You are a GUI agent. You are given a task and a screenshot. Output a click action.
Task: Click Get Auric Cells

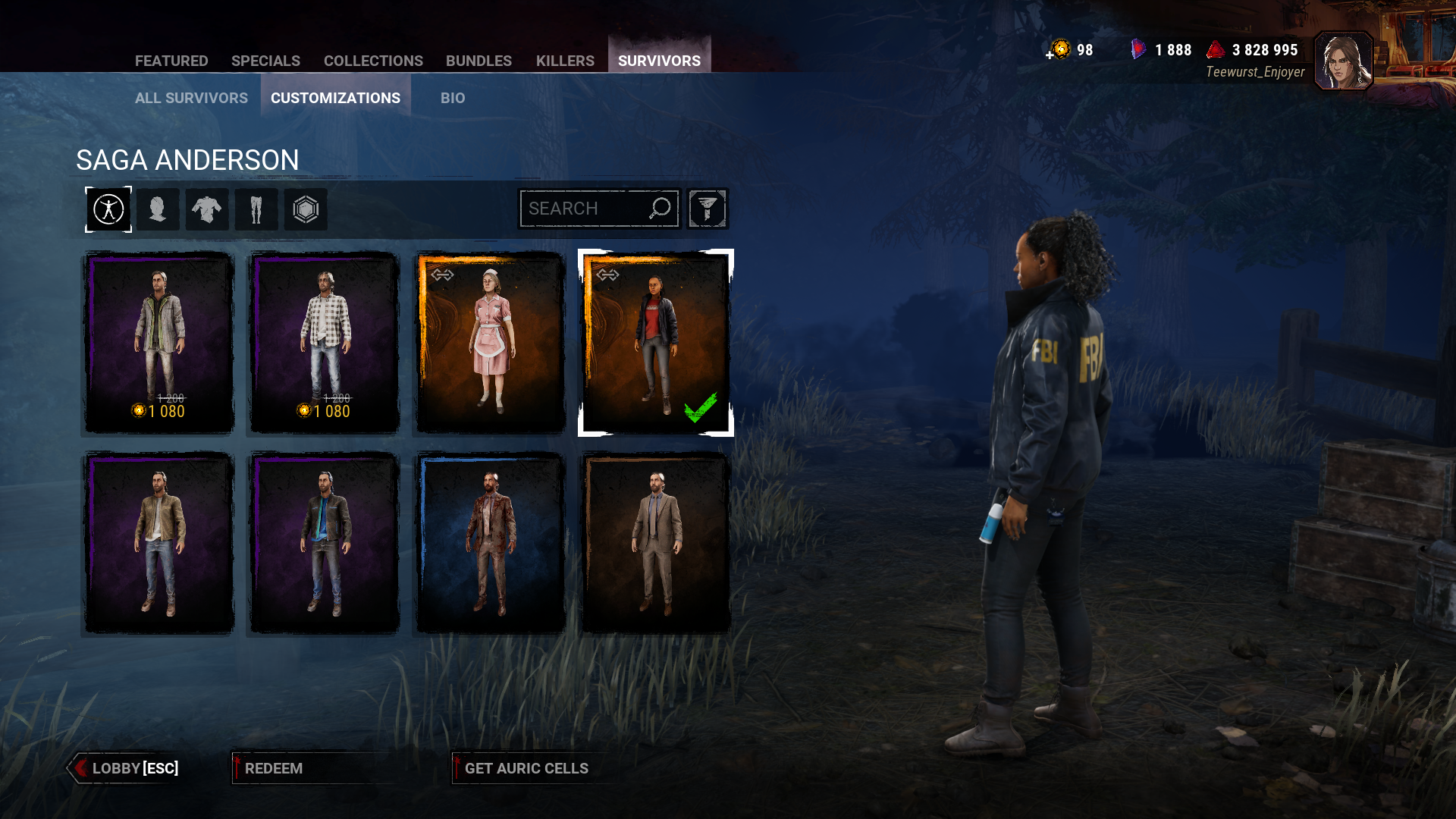click(528, 768)
